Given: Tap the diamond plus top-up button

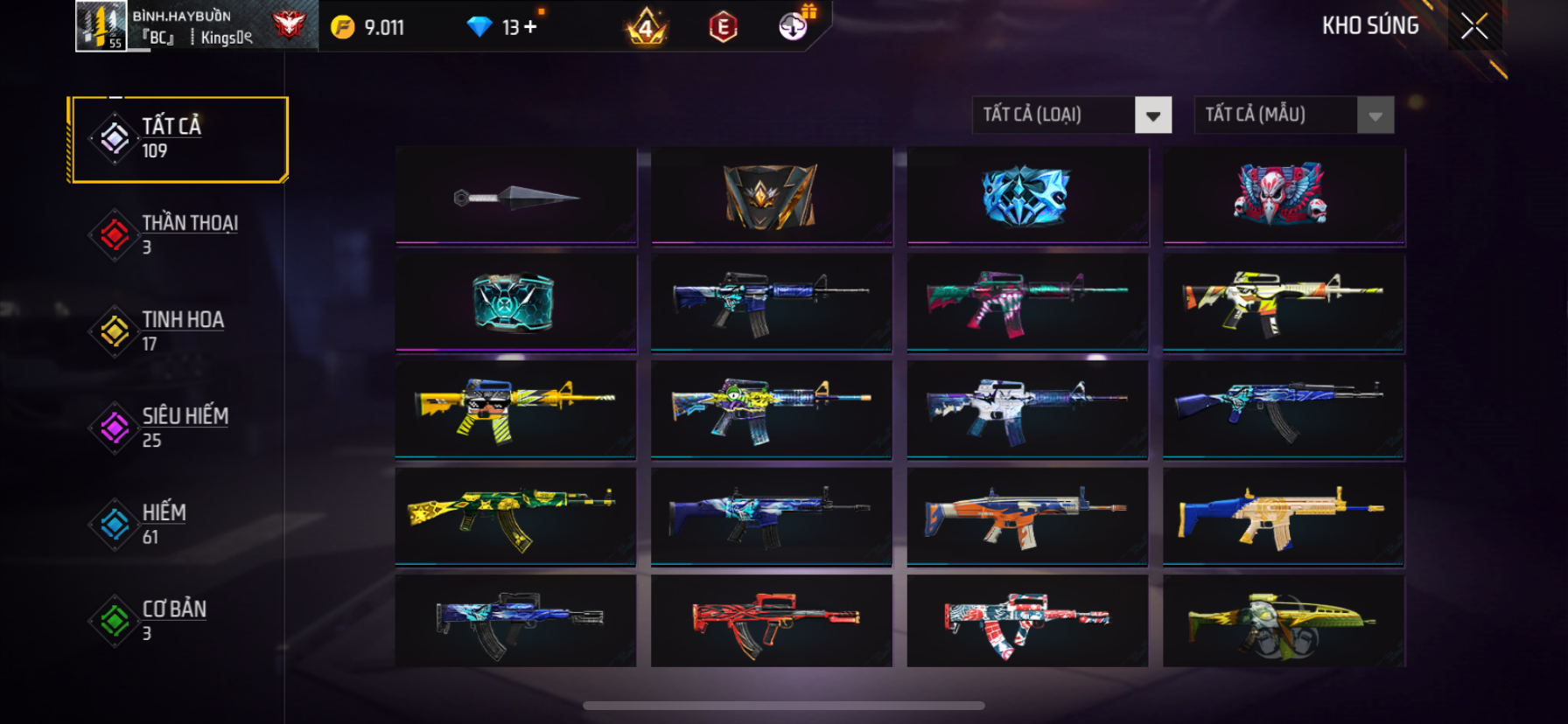Looking at the screenshot, I should (530, 27).
